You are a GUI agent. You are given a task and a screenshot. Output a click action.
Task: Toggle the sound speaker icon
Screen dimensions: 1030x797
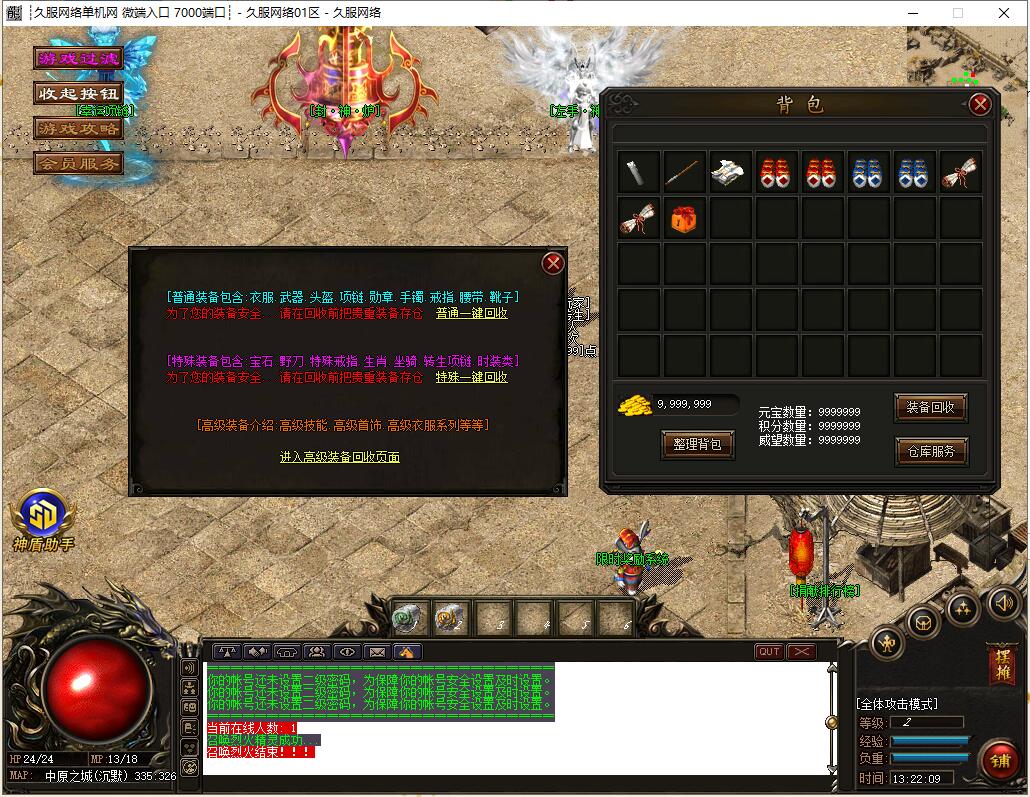coord(1003,602)
